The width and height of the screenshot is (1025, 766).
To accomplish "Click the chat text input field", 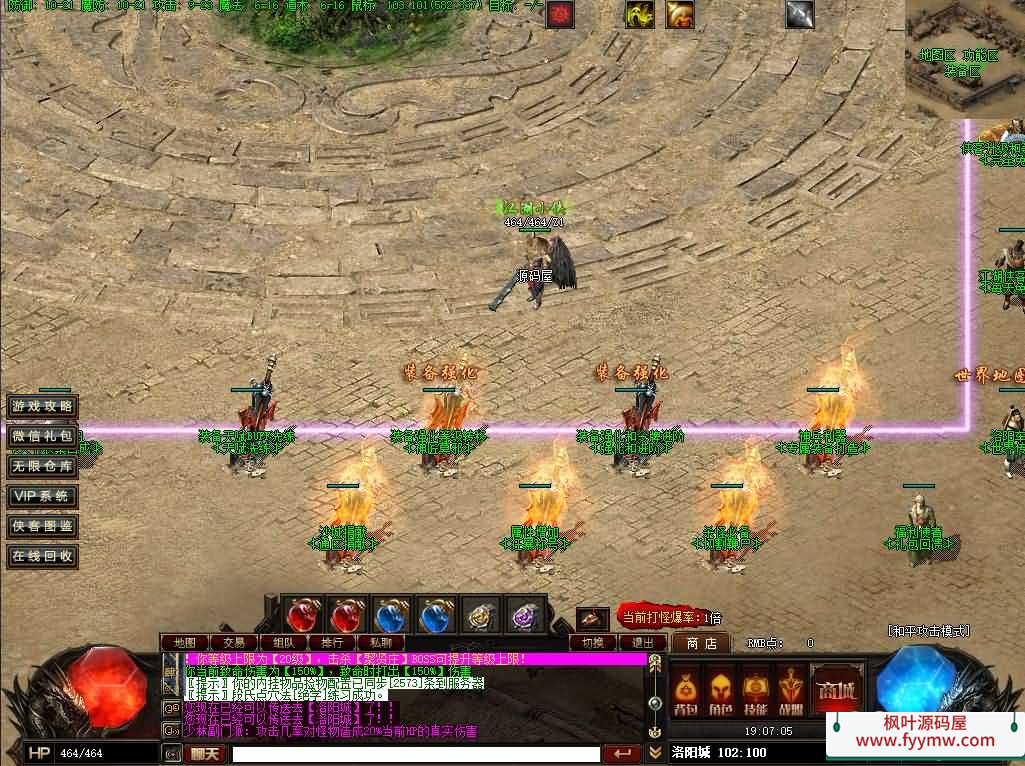I will tap(415, 754).
